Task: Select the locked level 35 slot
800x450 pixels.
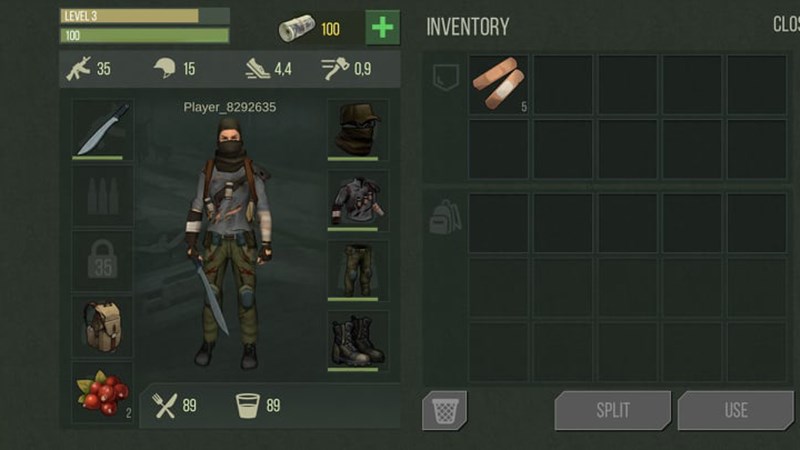Action: click(x=102, y=260)
